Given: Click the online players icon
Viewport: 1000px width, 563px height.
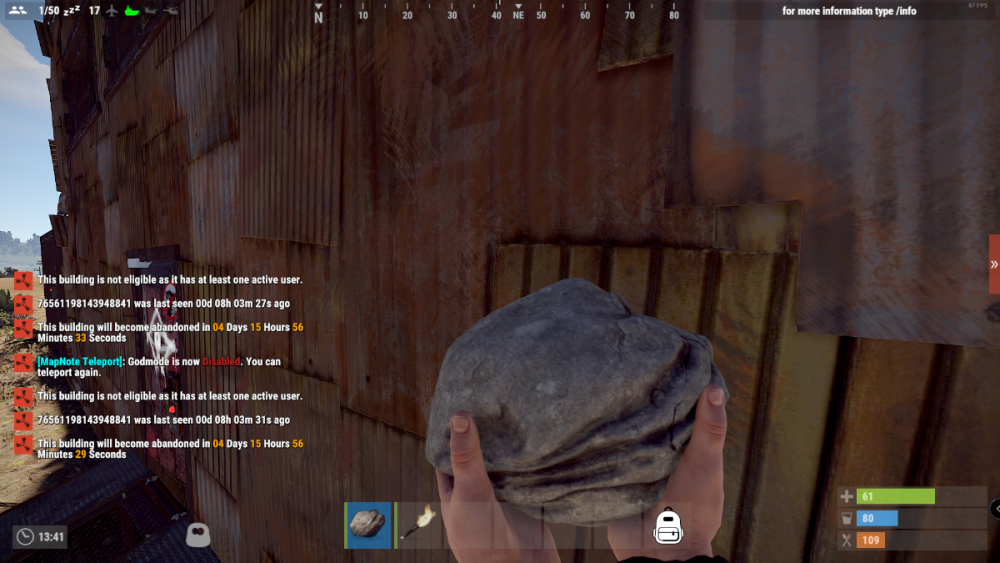Looking at the screenshot, I should (17, 10).
